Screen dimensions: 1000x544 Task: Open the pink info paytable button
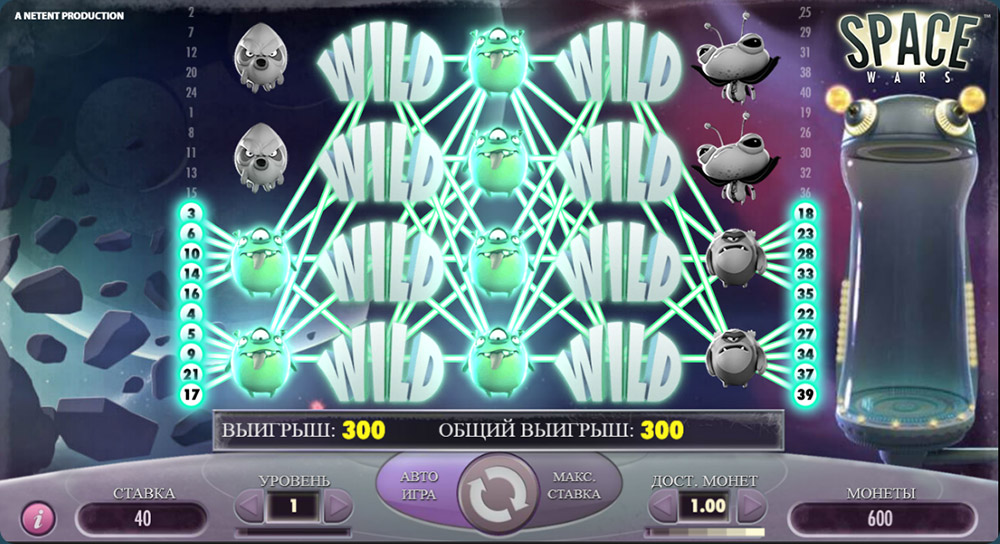(38, 519)
